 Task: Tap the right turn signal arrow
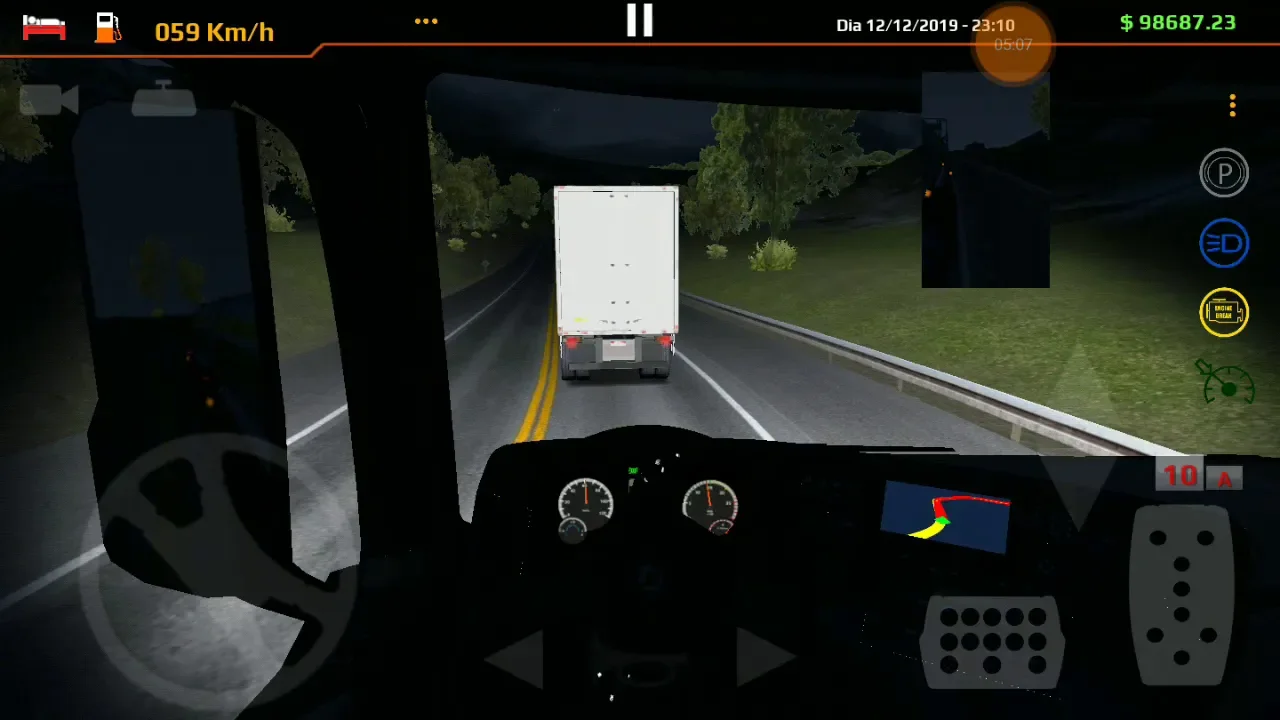pyautogui.click(x=764, y=658)
